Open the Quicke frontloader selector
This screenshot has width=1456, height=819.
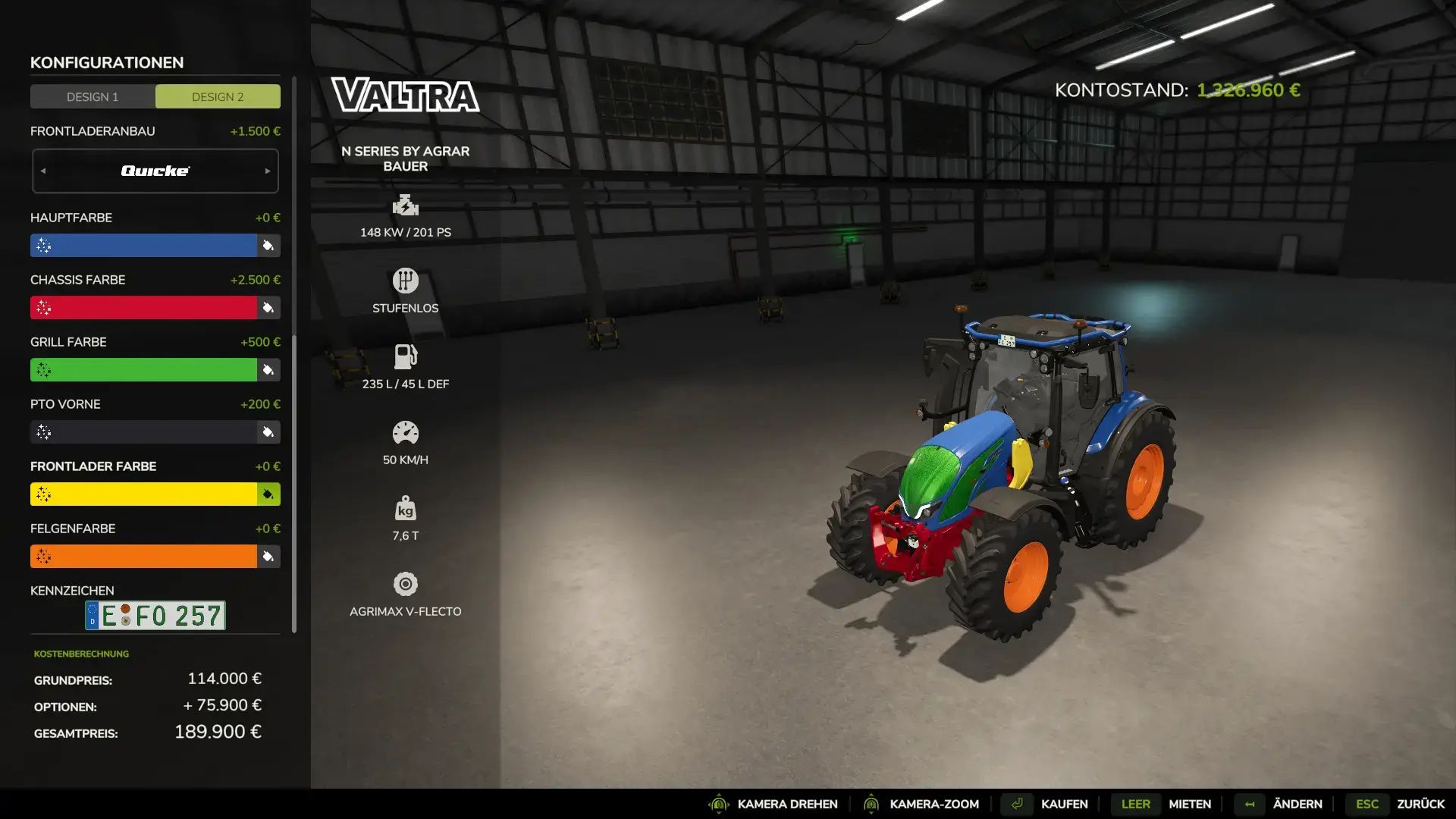click(x=155, y=170)
